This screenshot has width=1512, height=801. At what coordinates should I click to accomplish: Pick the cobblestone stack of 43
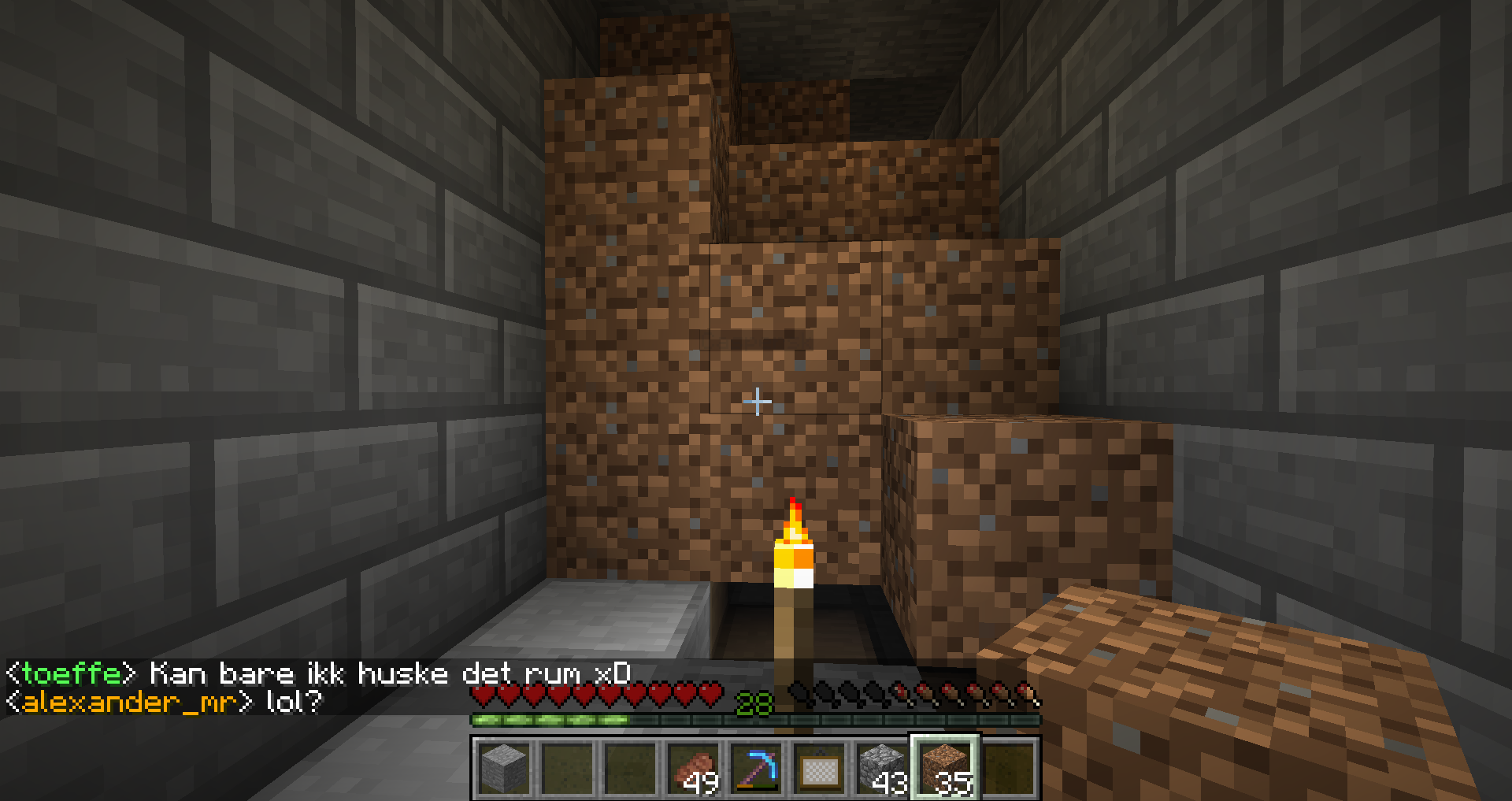[882, 768]
